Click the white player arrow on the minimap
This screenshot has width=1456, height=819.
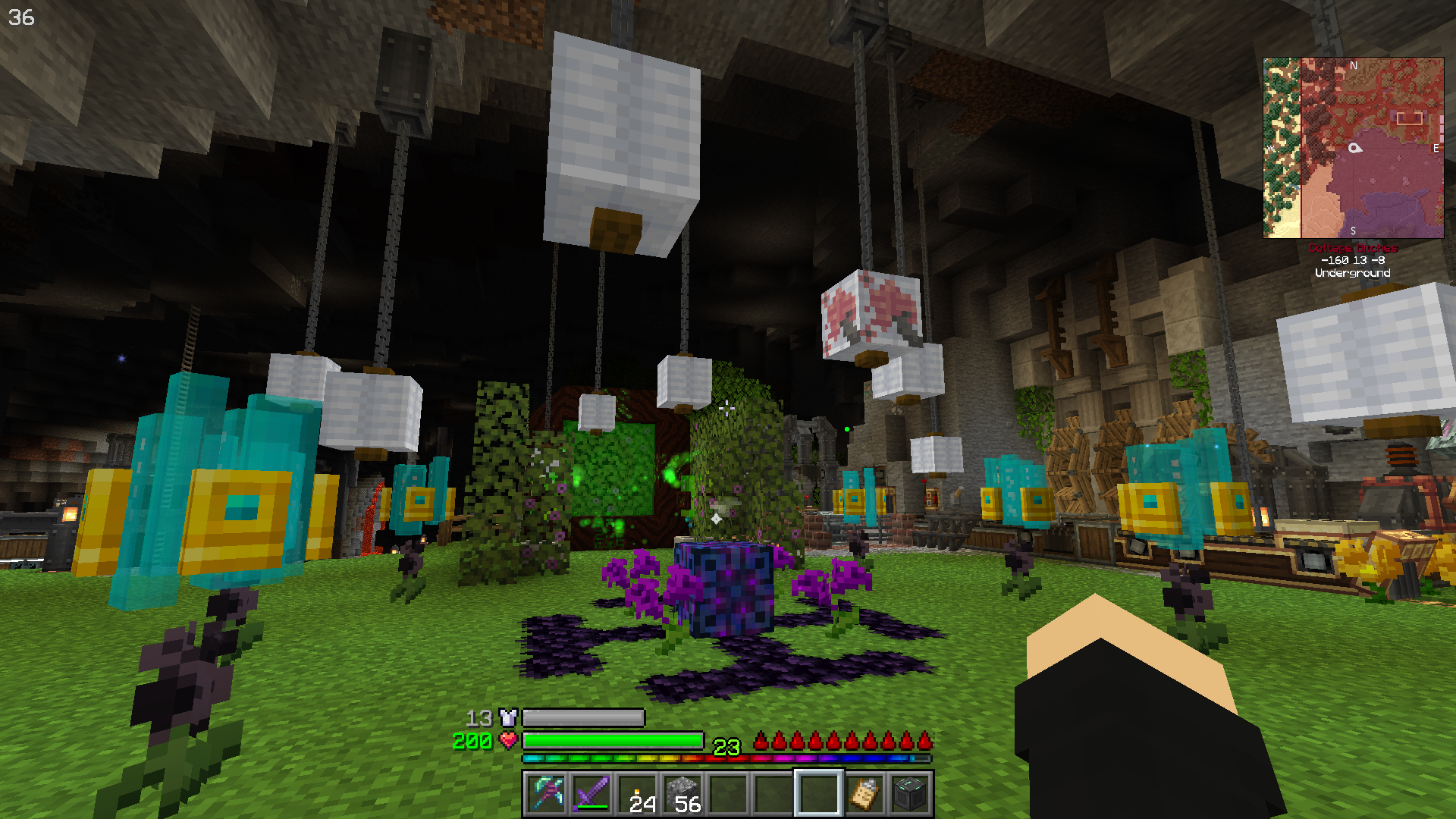coord(1355,148)
